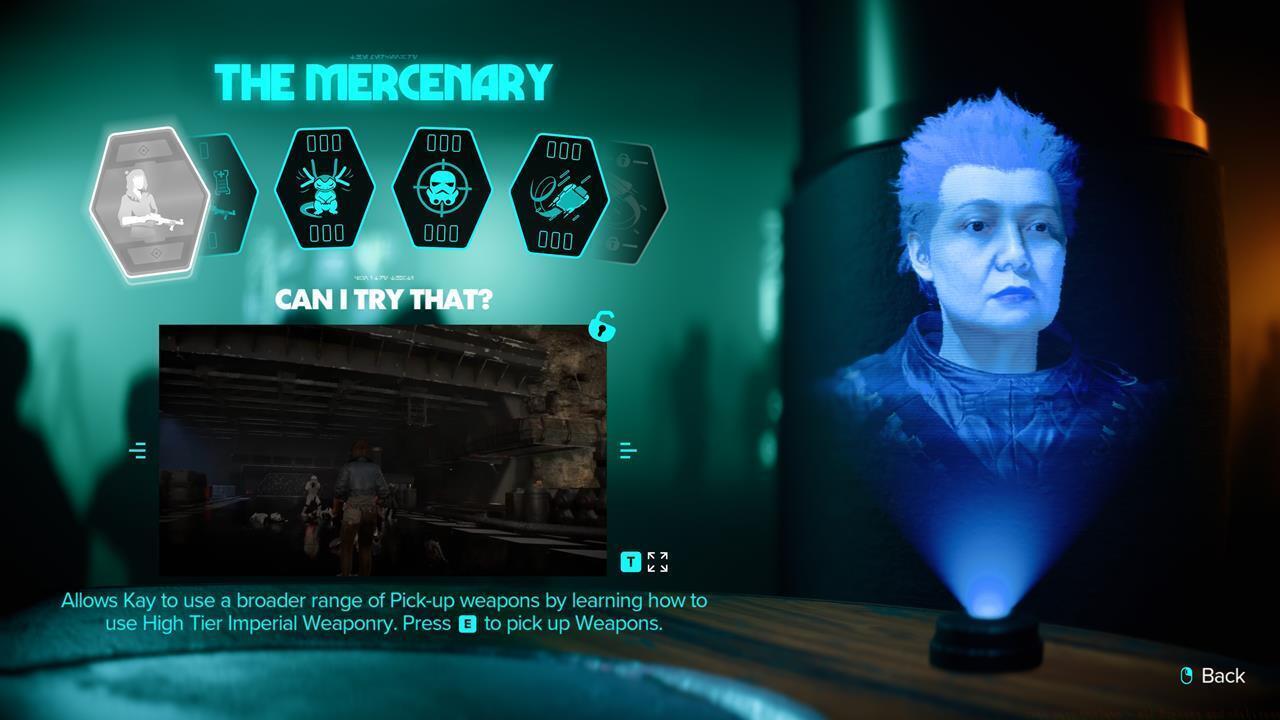Click the Back button

click(x=1213, y=676)
